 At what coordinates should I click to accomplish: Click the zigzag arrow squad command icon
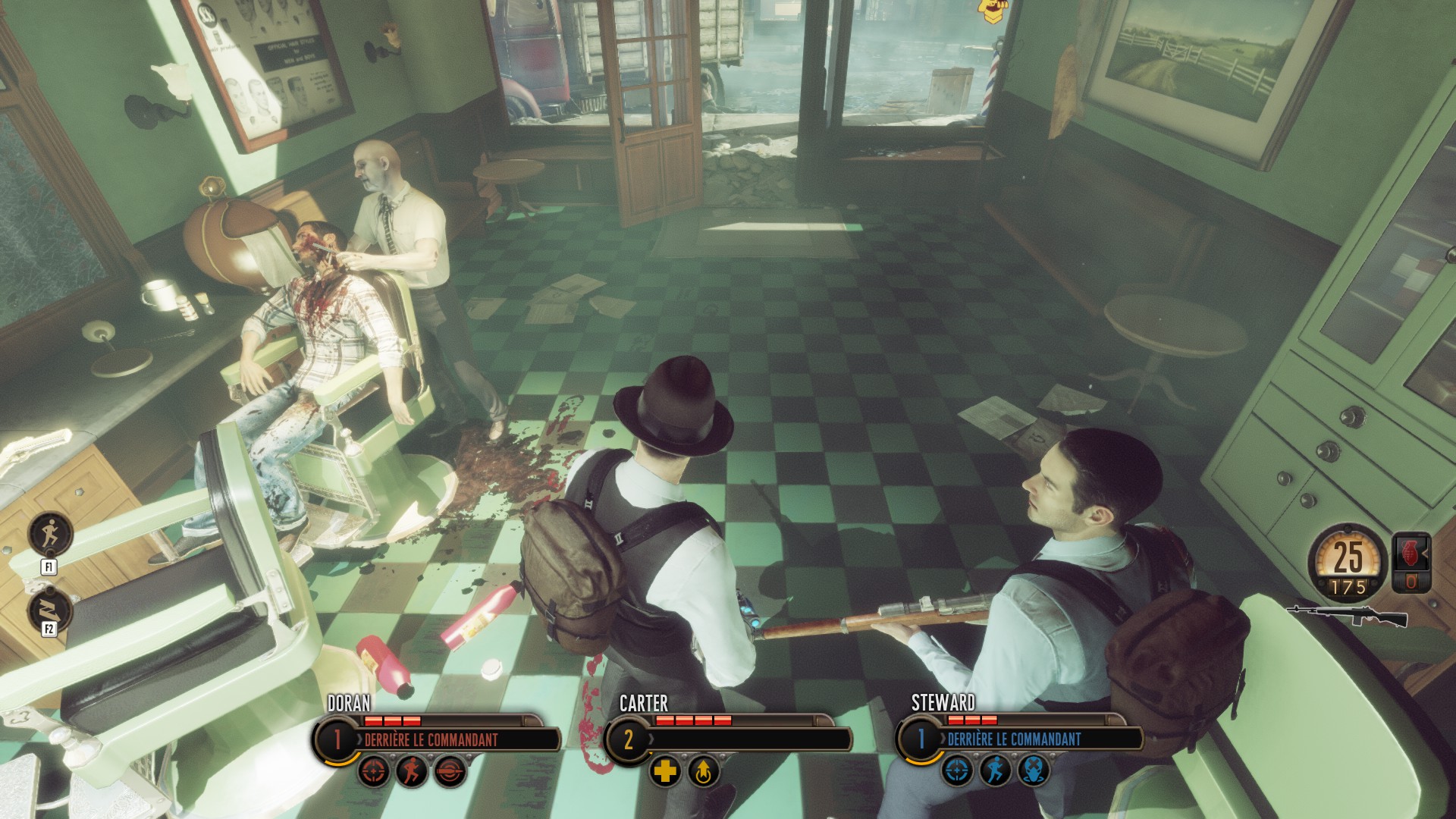coord(49,610)
